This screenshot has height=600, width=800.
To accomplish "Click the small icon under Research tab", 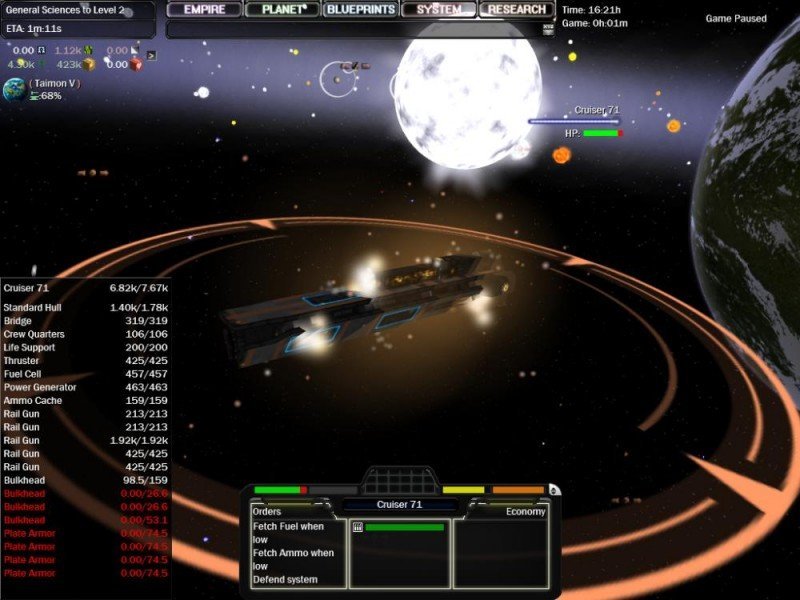I will pos(547,30).
